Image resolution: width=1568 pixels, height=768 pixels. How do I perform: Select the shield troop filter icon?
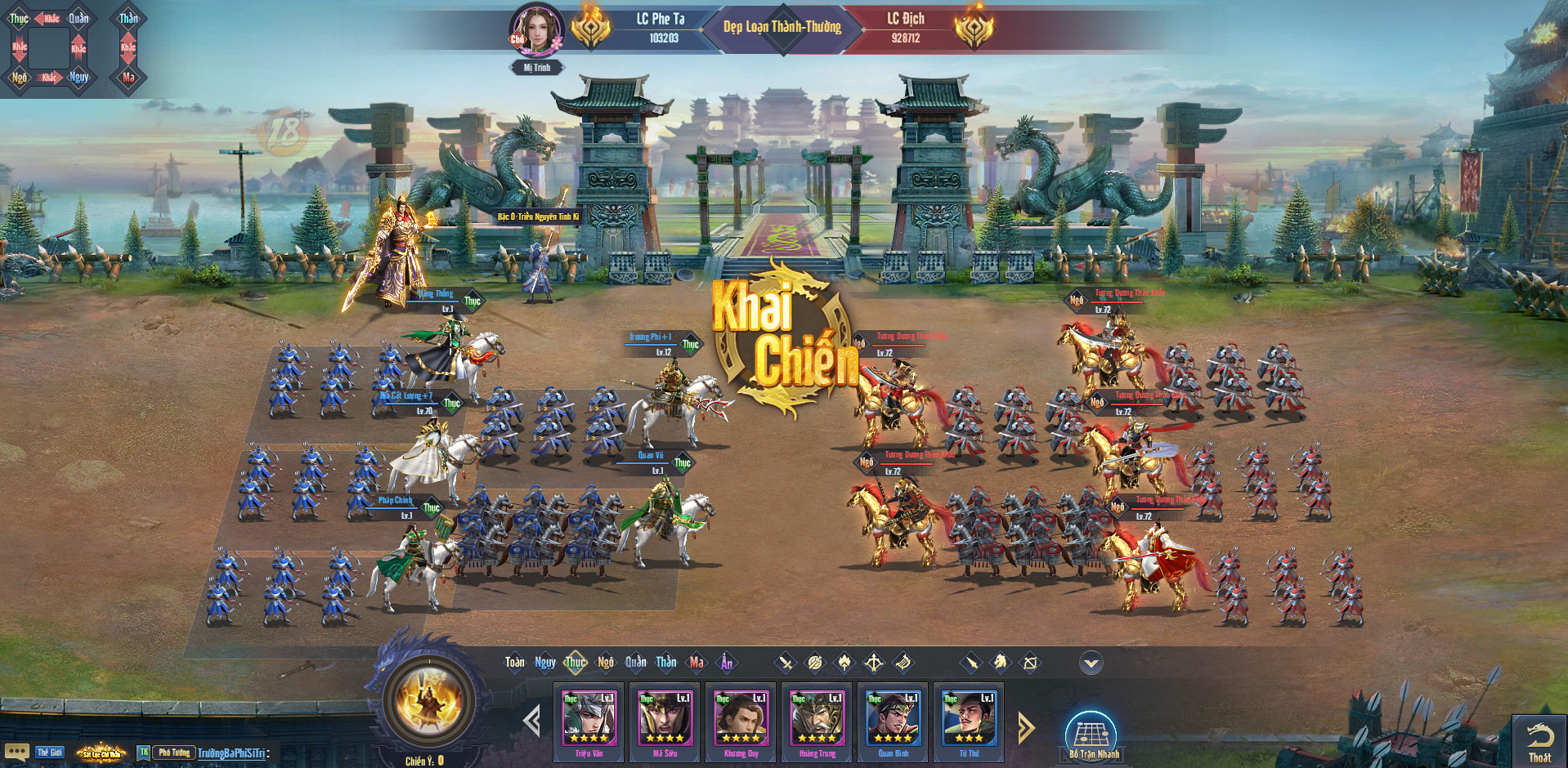(814, 663)
